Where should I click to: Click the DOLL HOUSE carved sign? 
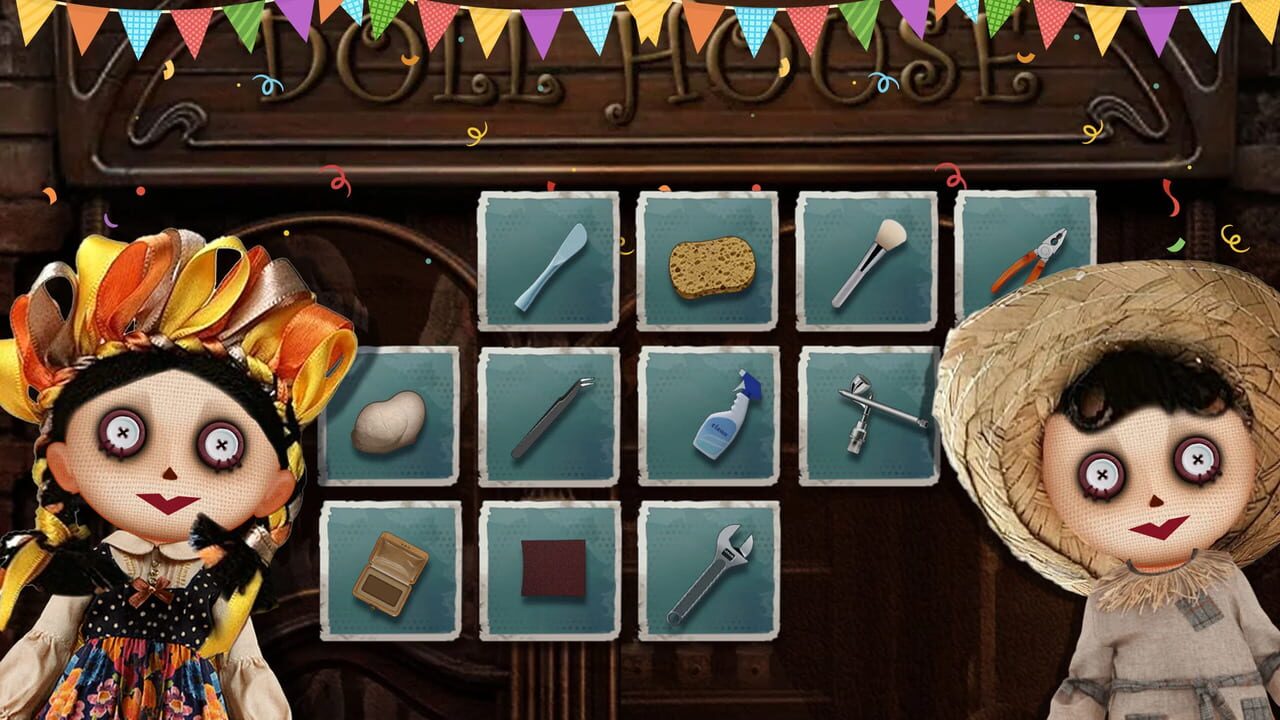point(640,60)
